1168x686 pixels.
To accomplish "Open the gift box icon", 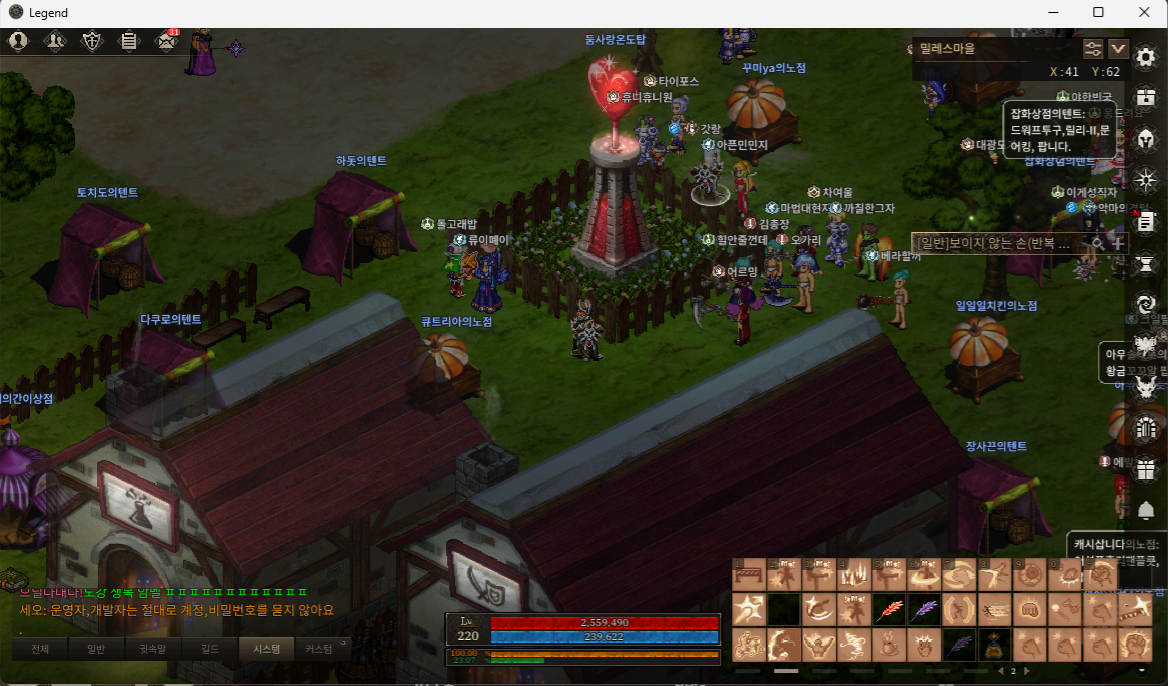I will [x=1146, y=470].
